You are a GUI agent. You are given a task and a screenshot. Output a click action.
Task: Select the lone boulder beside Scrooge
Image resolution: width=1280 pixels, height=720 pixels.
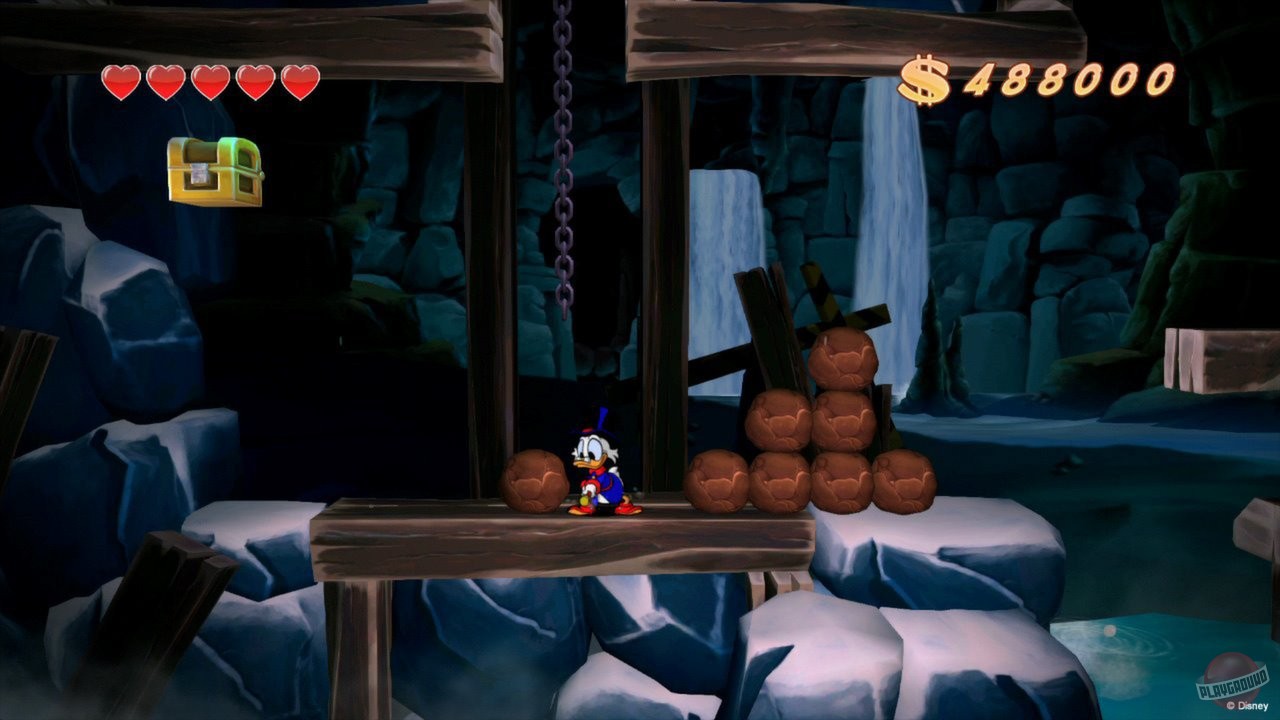coord(535,480)
